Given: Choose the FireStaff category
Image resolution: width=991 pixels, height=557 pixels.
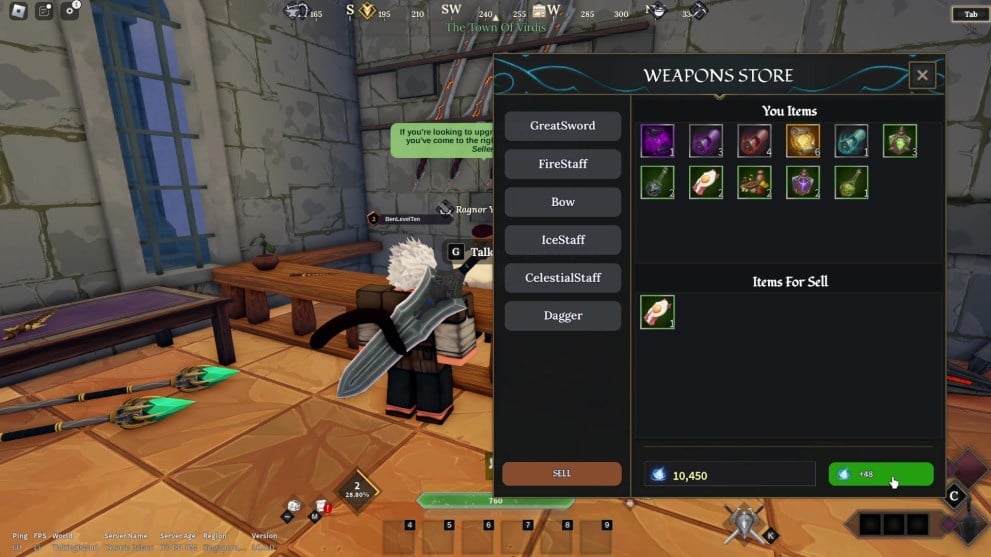Looking at the screenshot, I should (x=562, y=164).
